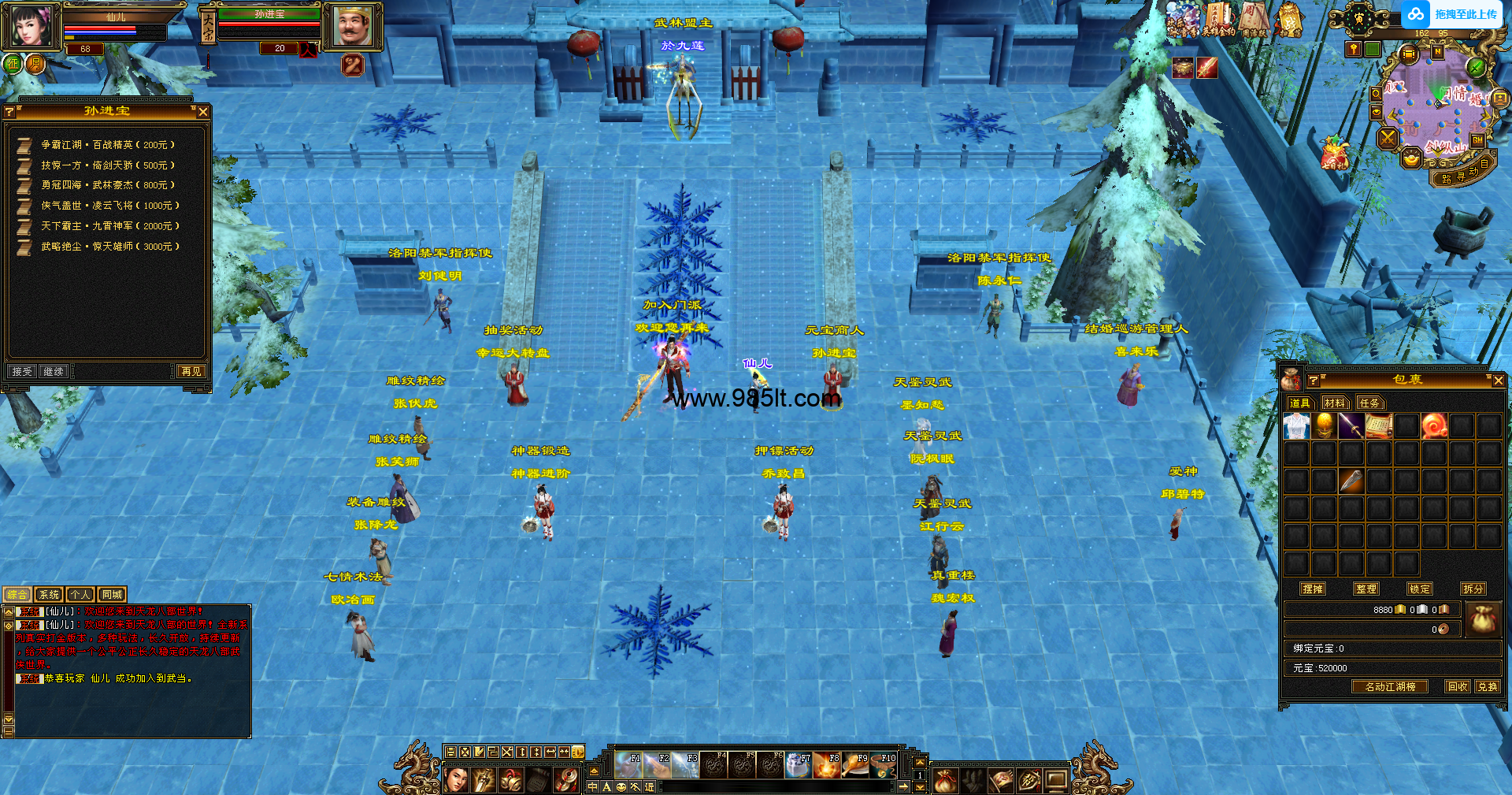Open the 摆摊 stall button
The height and width of the screenshot is (795, 1512).
(x=1313, y=589)
